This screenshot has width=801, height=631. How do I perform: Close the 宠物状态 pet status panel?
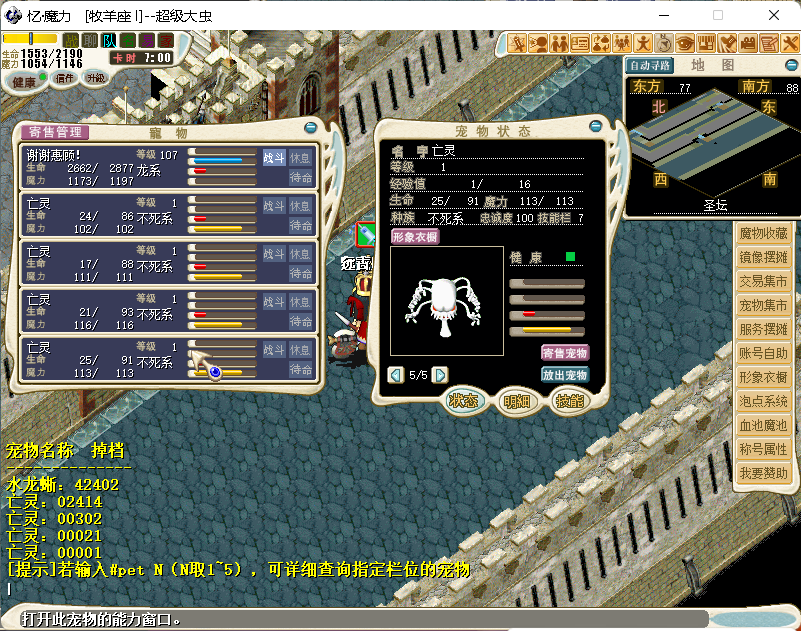coord(596,127)
